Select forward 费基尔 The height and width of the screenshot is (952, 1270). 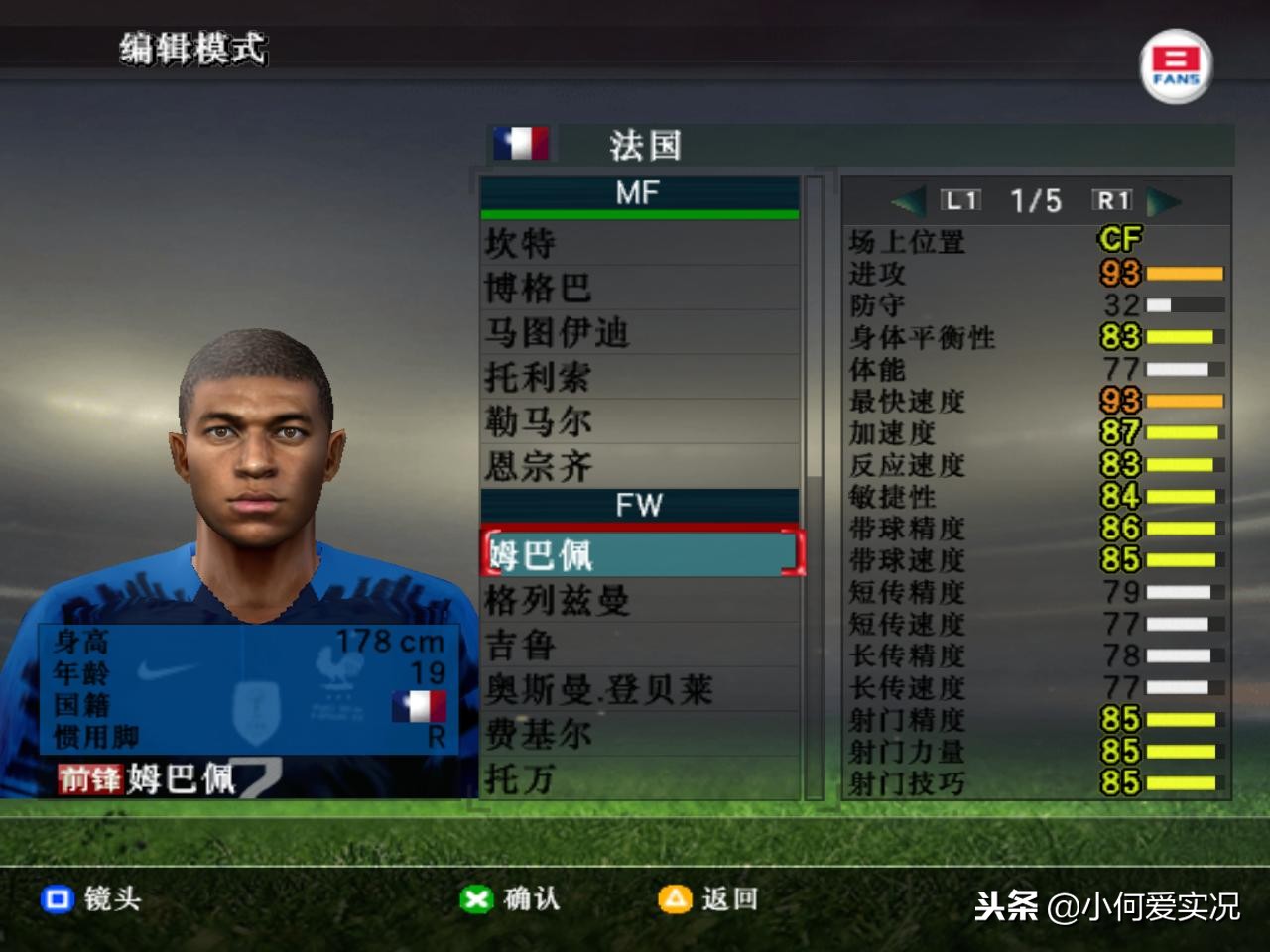[x=639, y=734]
